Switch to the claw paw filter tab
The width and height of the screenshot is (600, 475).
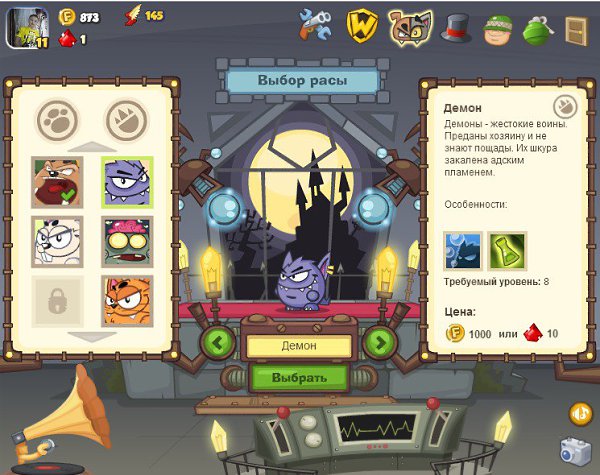coord(125,119)
